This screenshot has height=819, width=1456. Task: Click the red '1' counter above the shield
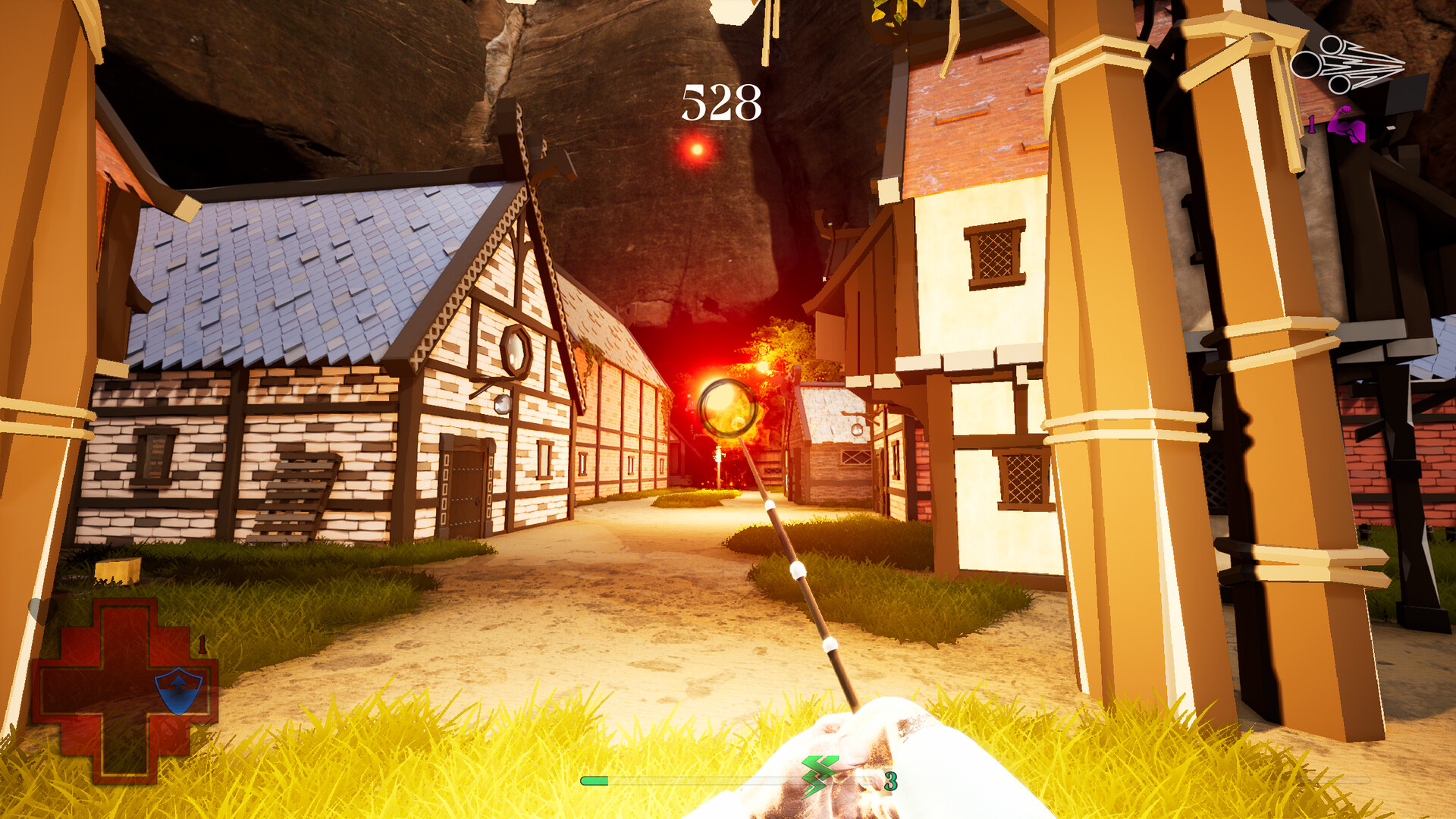pos(202,642)
